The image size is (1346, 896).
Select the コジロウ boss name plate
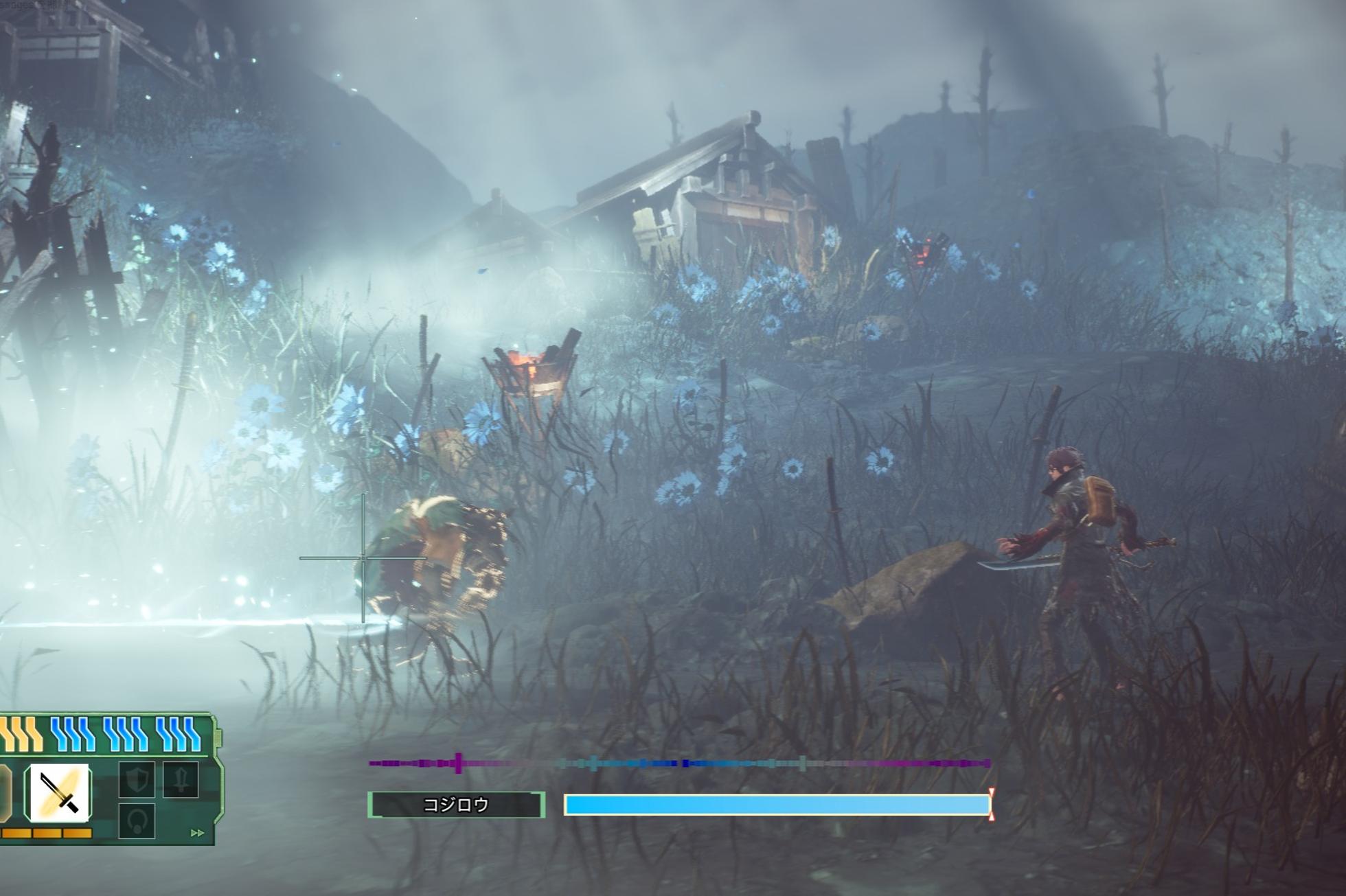point(457,805)
